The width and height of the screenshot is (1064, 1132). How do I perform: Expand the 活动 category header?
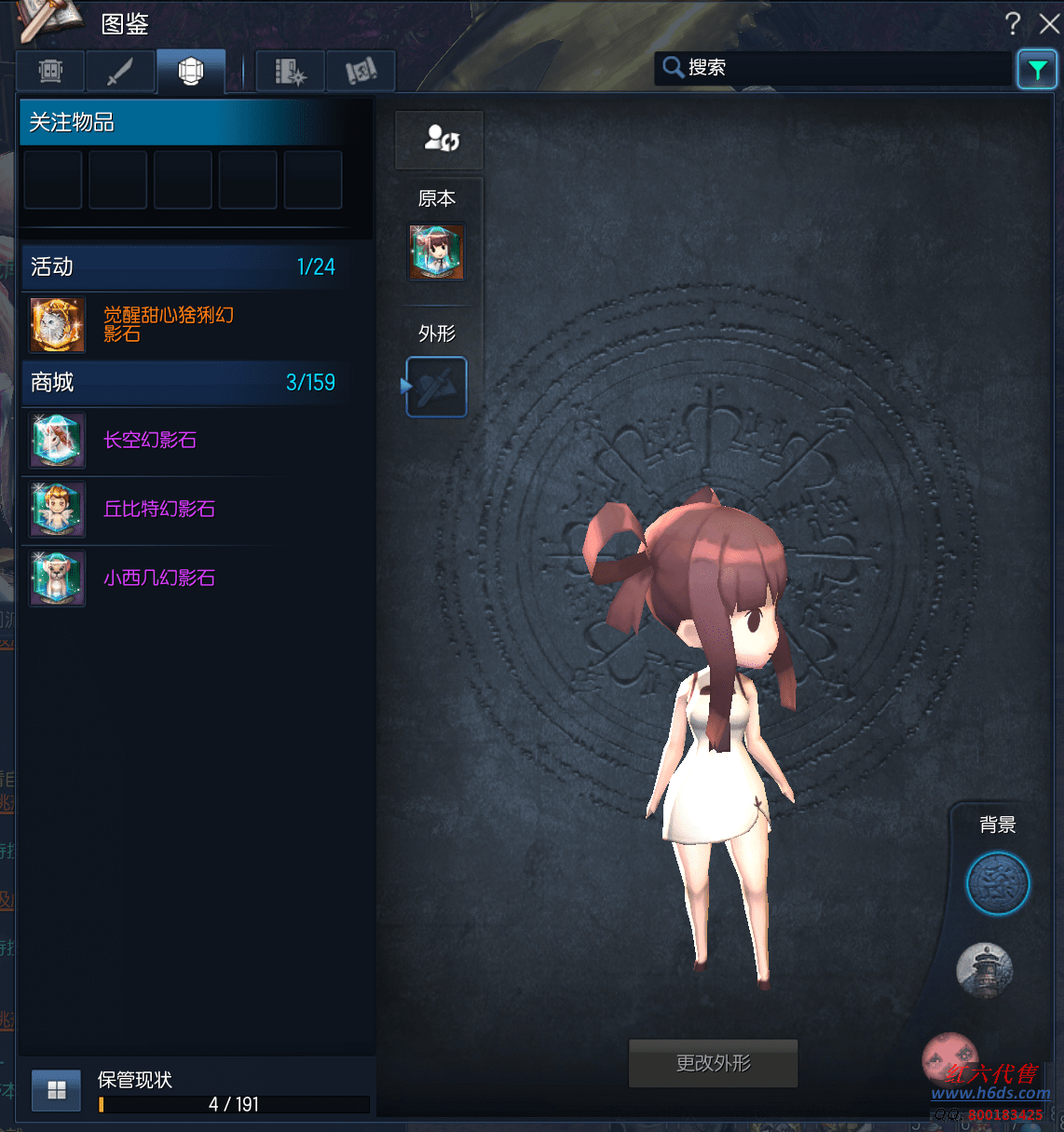point(184,267)
